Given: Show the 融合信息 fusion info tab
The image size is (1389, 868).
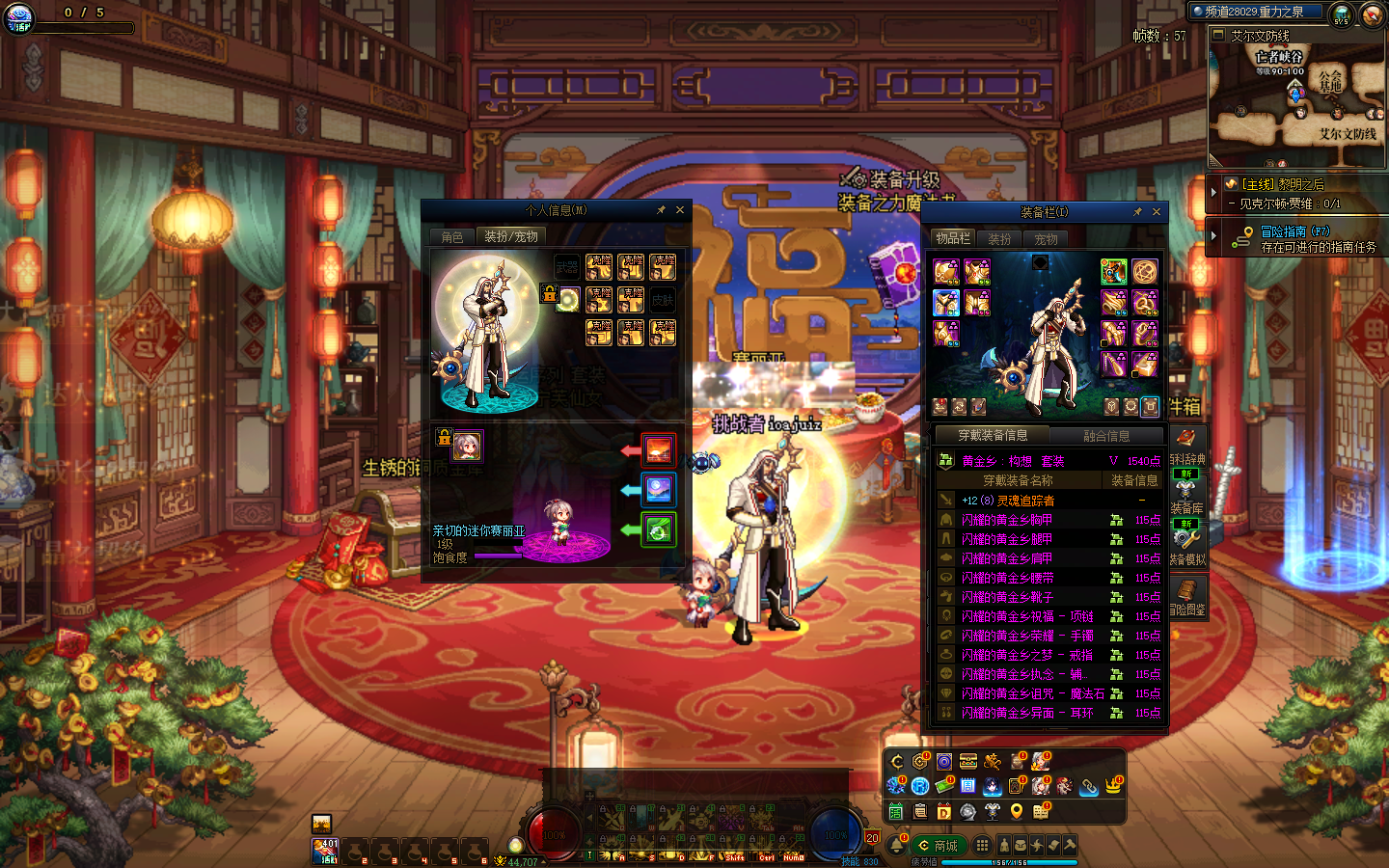Looking at the screenshot, I should pyautogui.click(x=1106, y=436).
